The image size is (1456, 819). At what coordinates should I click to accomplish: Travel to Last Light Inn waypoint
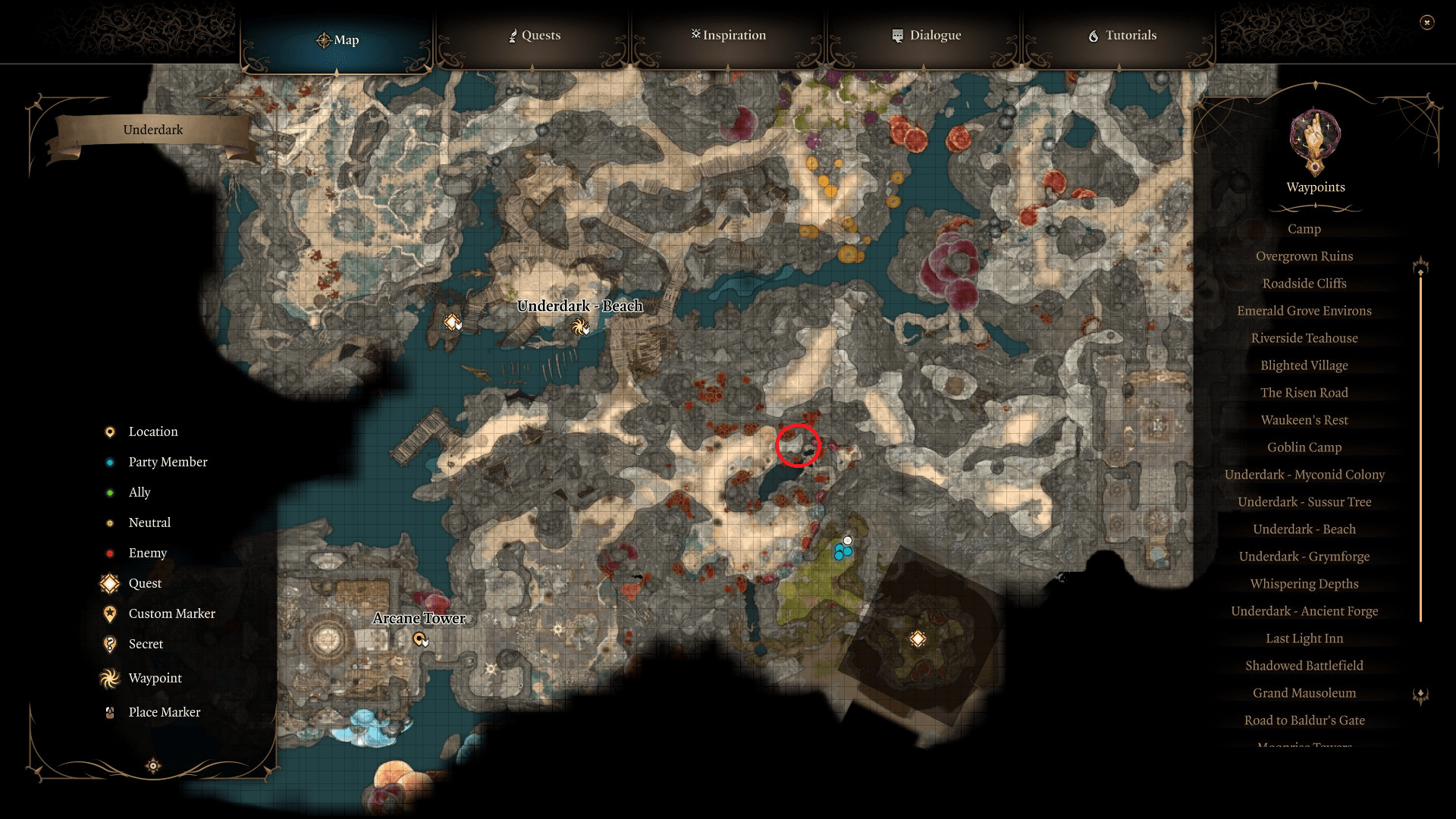tap(1304, 638)
